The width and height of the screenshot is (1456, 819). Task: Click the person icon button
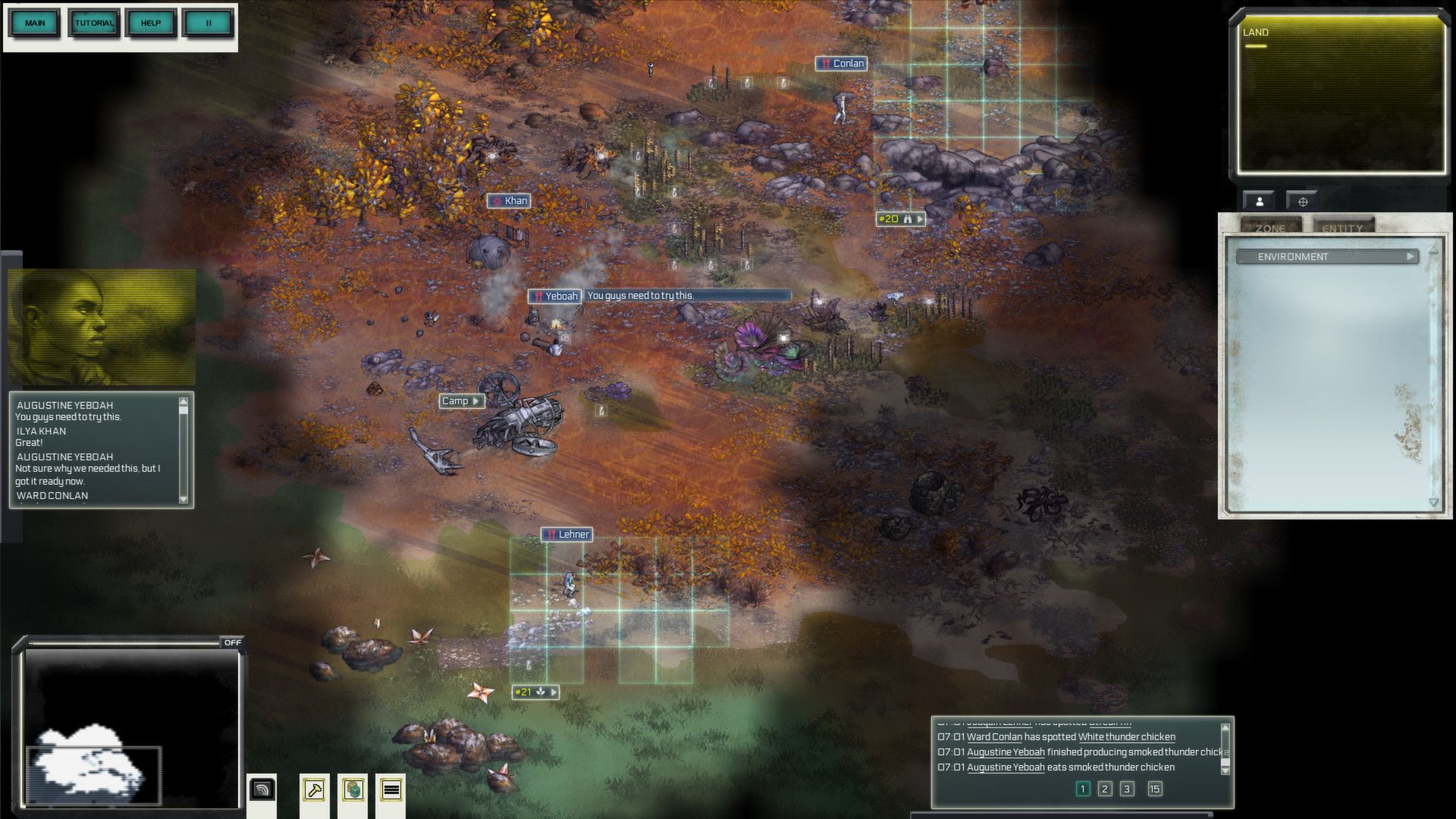click(x=1260, y=201)
